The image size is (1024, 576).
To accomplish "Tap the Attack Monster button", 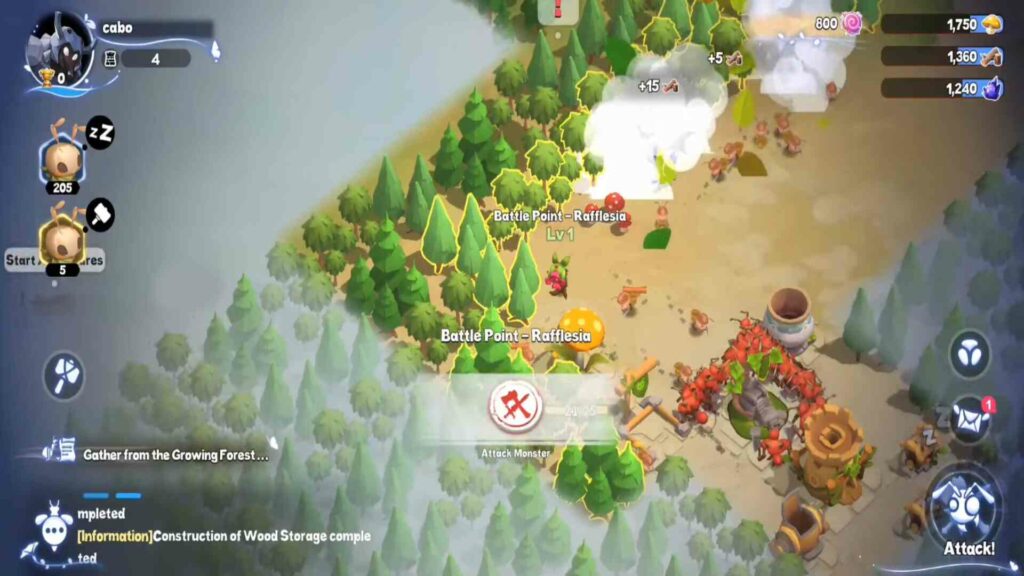I will [x=516, y=407].
